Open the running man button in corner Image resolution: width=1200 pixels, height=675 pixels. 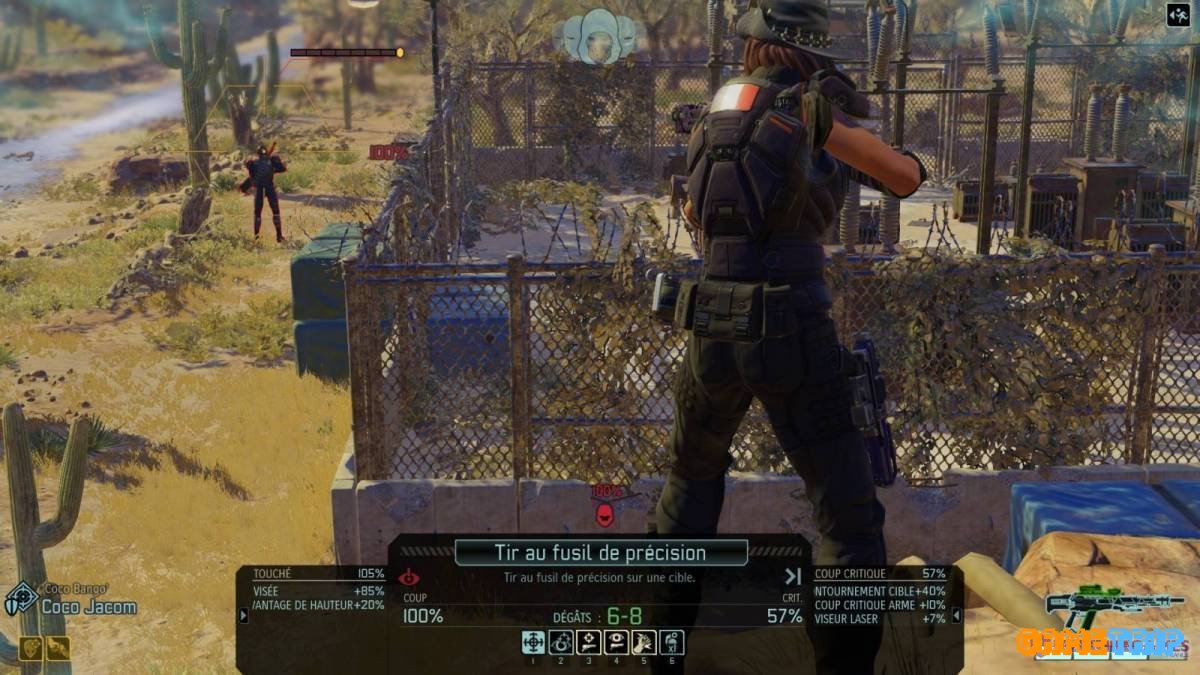(x=1177, y=15)
